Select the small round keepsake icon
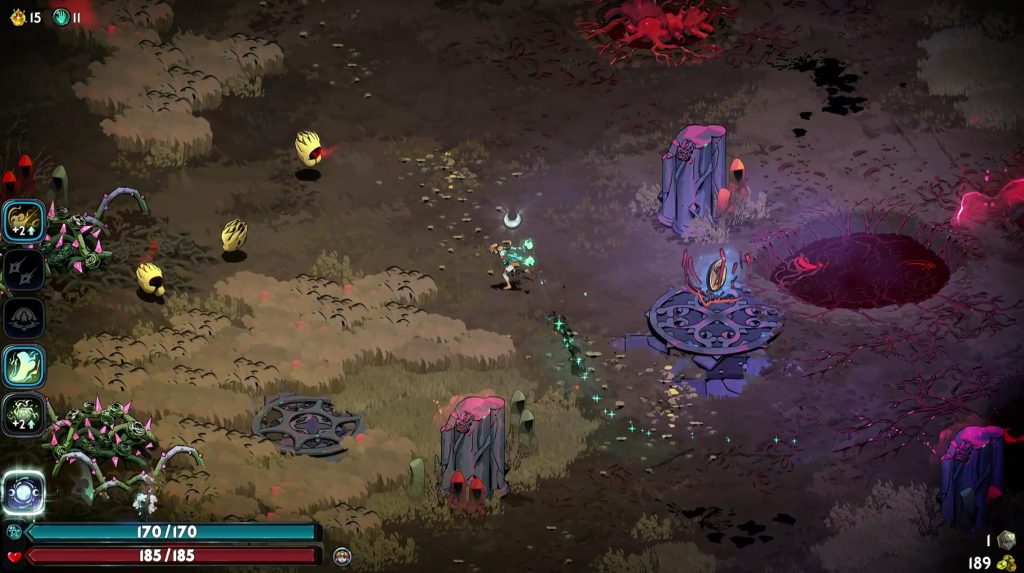The height and width of the screenshot is (573, 1024). point(342,555)
